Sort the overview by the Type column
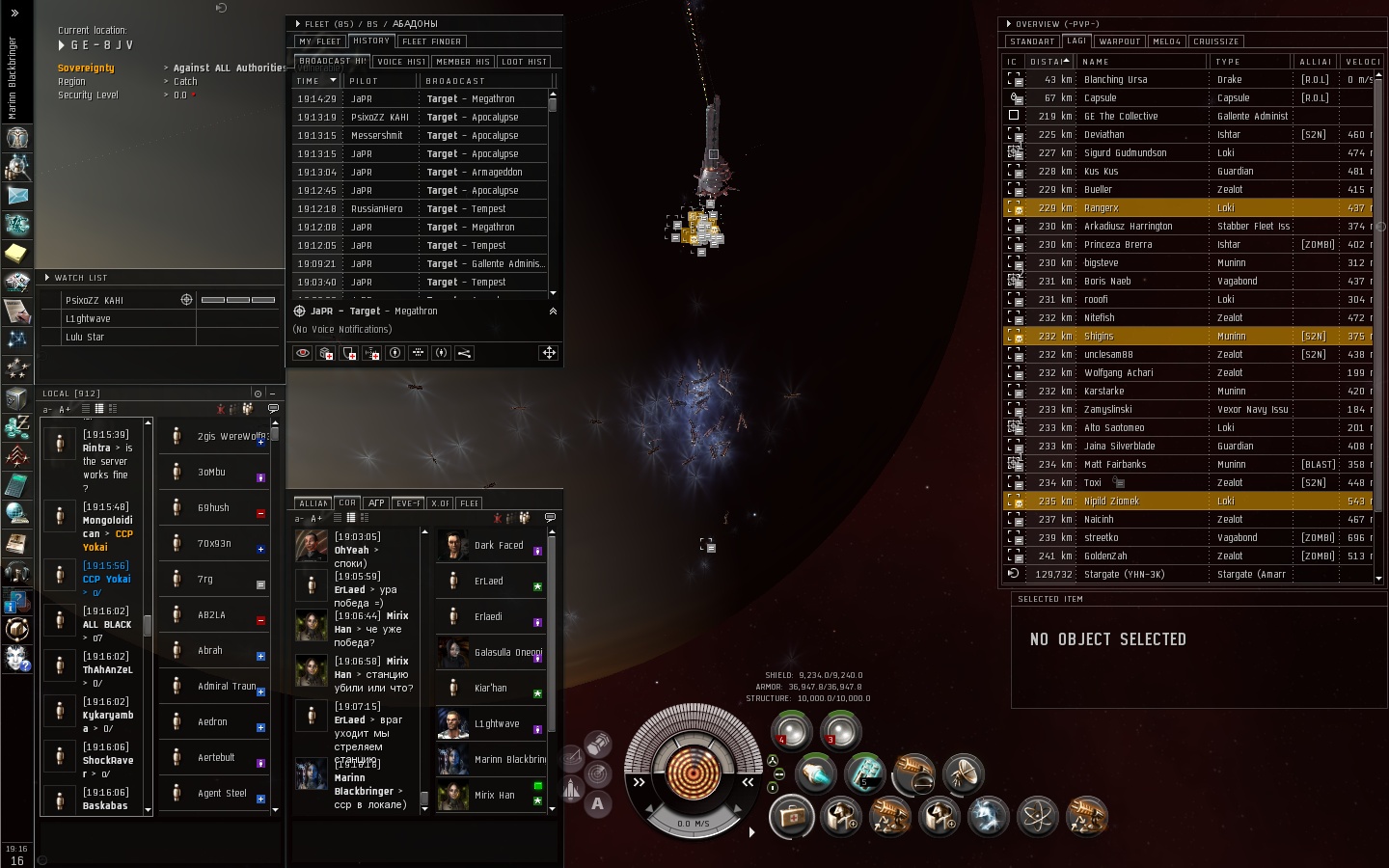 click(1228, 62)
